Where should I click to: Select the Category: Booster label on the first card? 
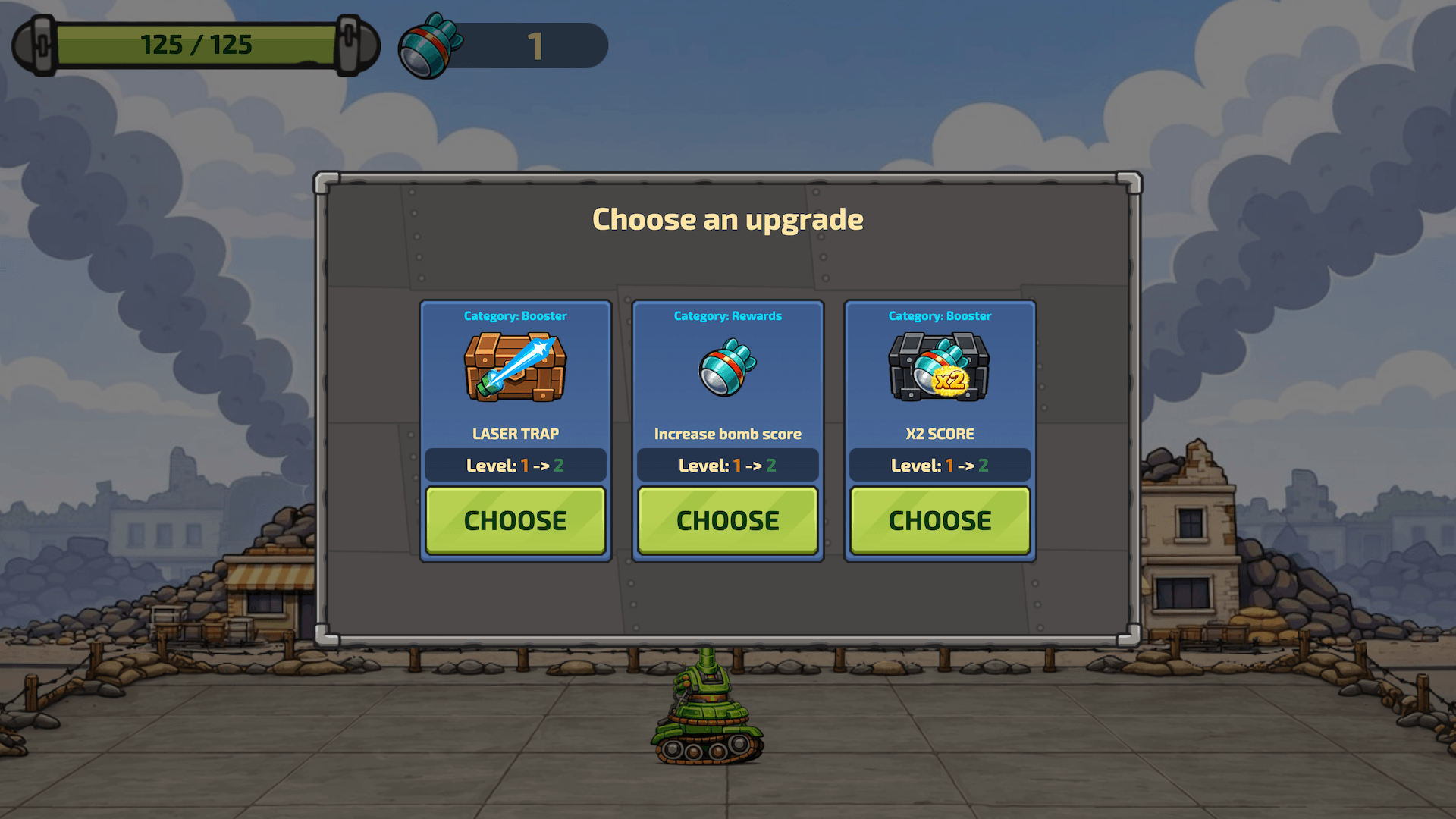pos(515,316)
